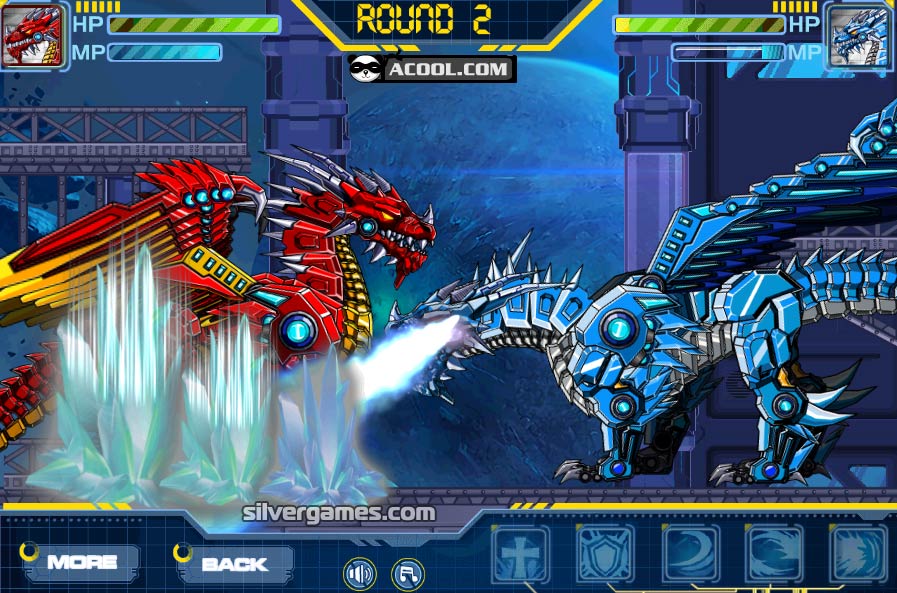Activate the shield defense skill
The image size is (897, 593).
pos(606,553)
